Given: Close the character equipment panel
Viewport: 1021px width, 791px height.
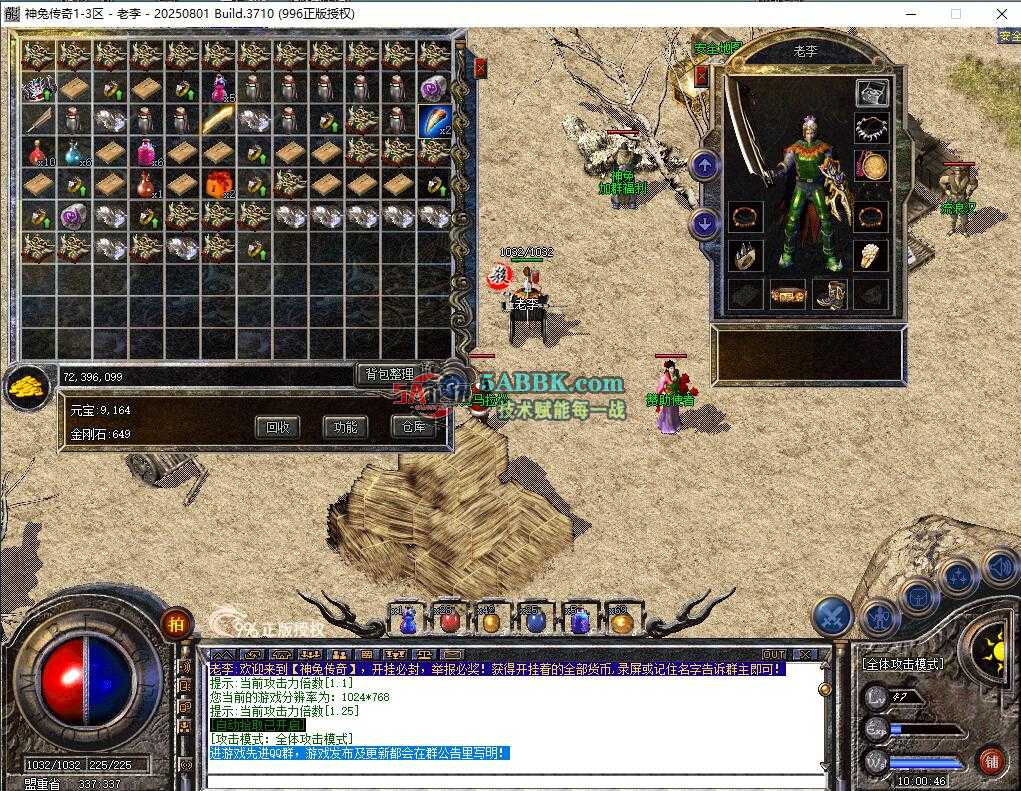Looking at the screenshot, I should [x=702, y=75].
